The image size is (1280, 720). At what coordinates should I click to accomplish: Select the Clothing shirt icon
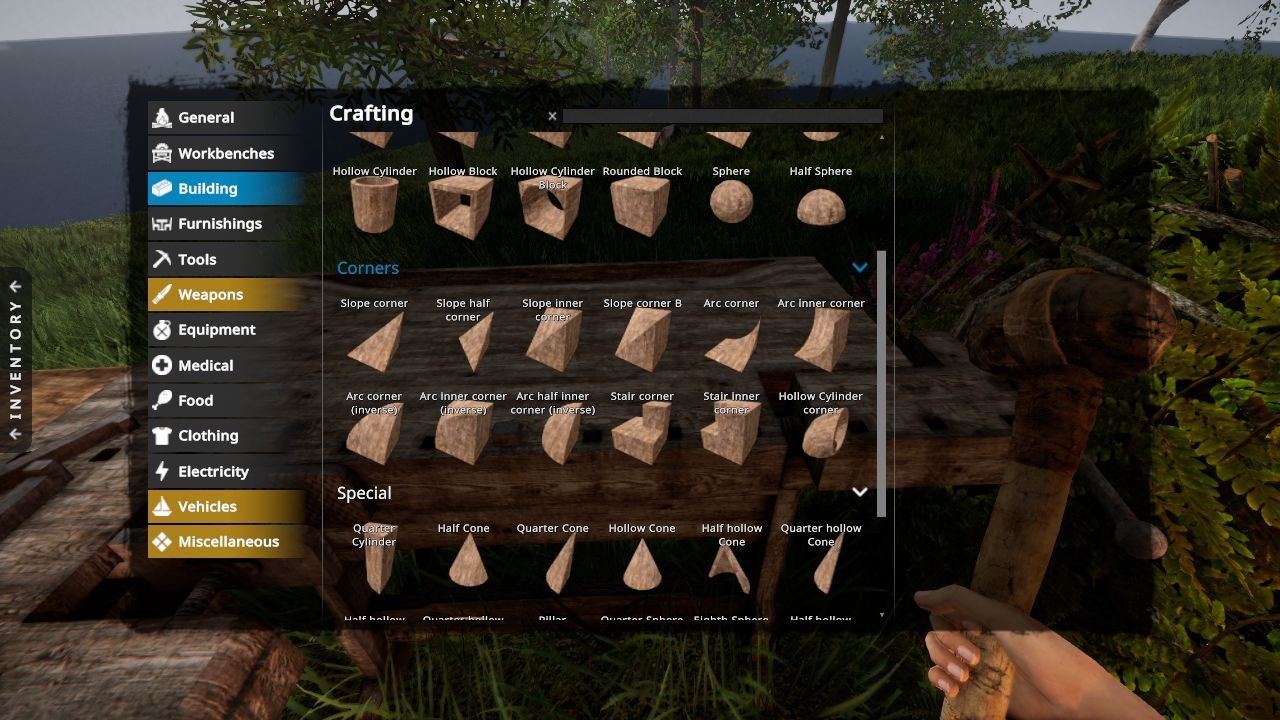[162, 435]
